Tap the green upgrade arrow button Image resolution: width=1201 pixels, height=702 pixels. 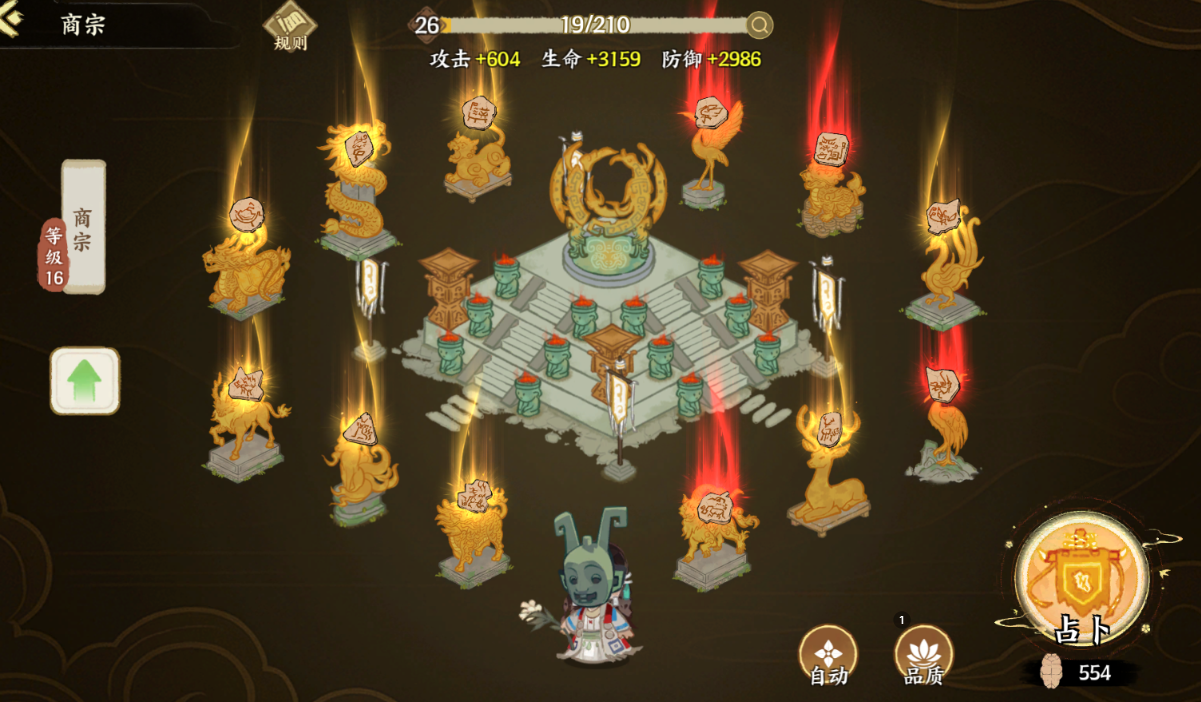click(85, 381)
